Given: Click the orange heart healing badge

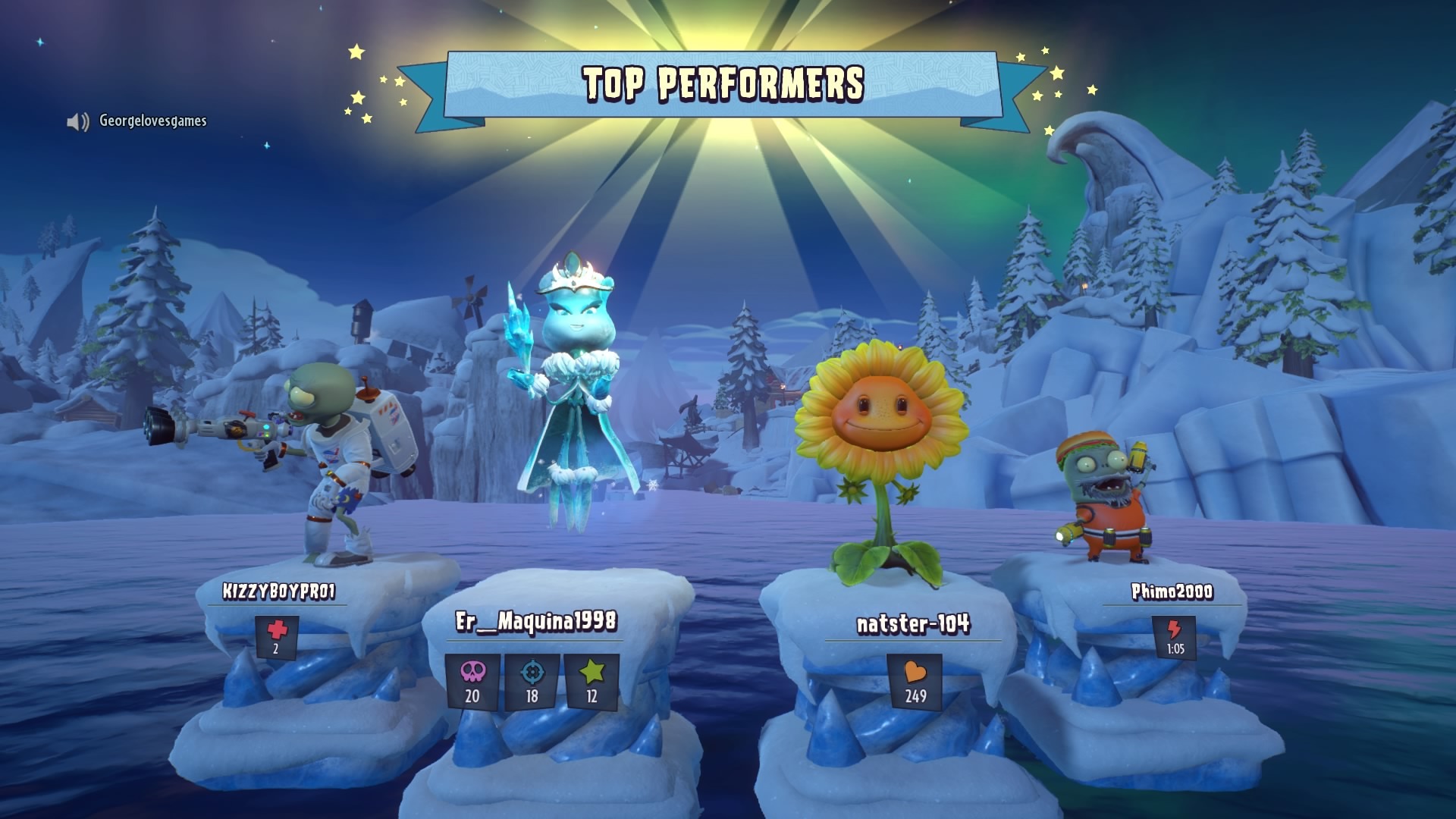Looking at the screenshot, I should pos(915,681).
